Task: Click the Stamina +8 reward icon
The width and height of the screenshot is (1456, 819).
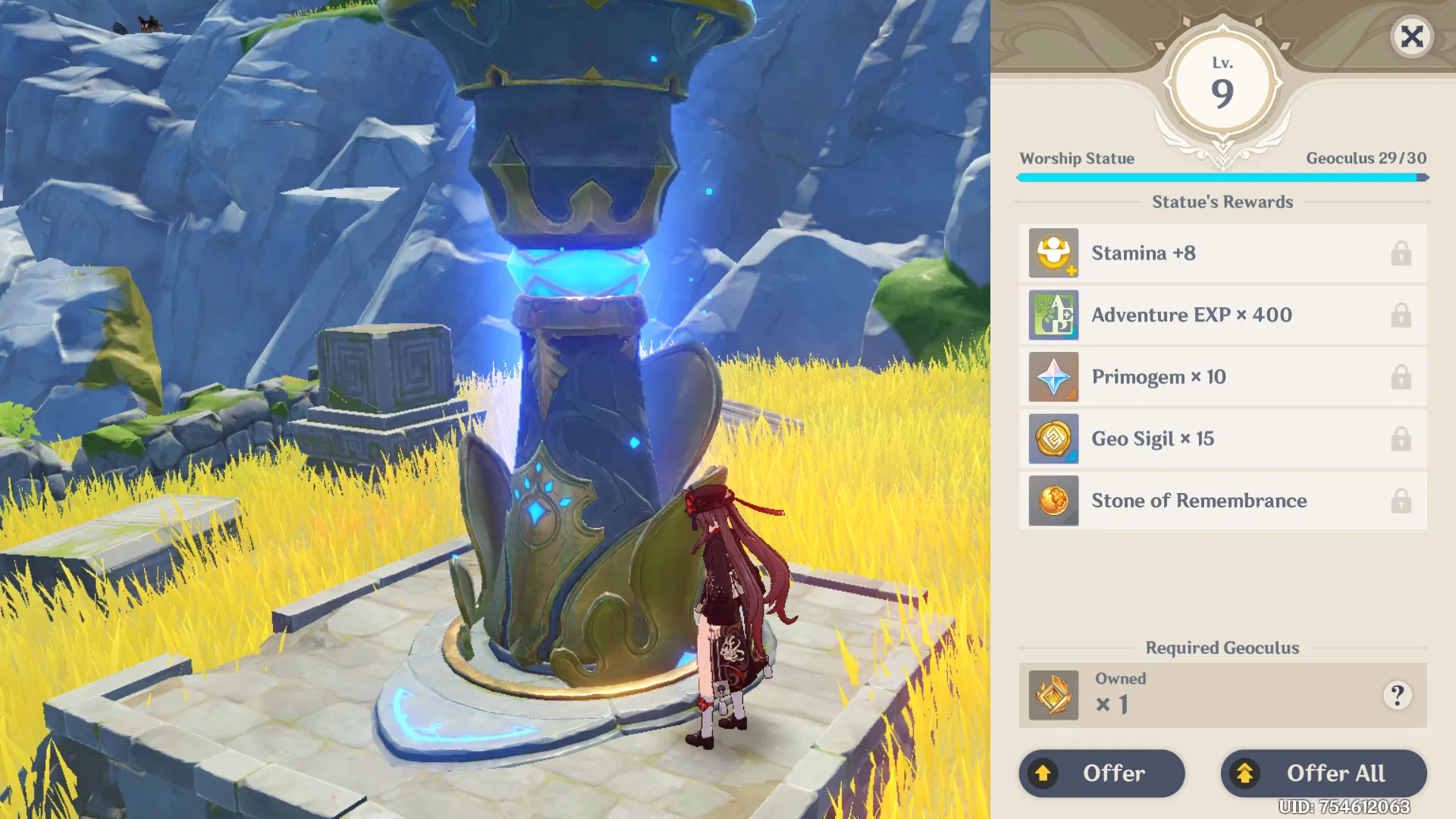Action: 1053,253
